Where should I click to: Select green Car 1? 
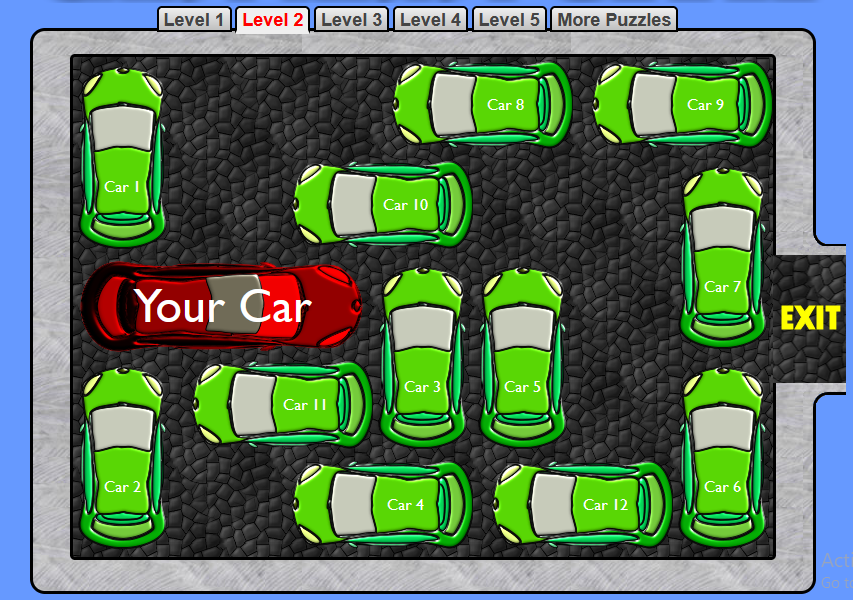coord(122,156)
